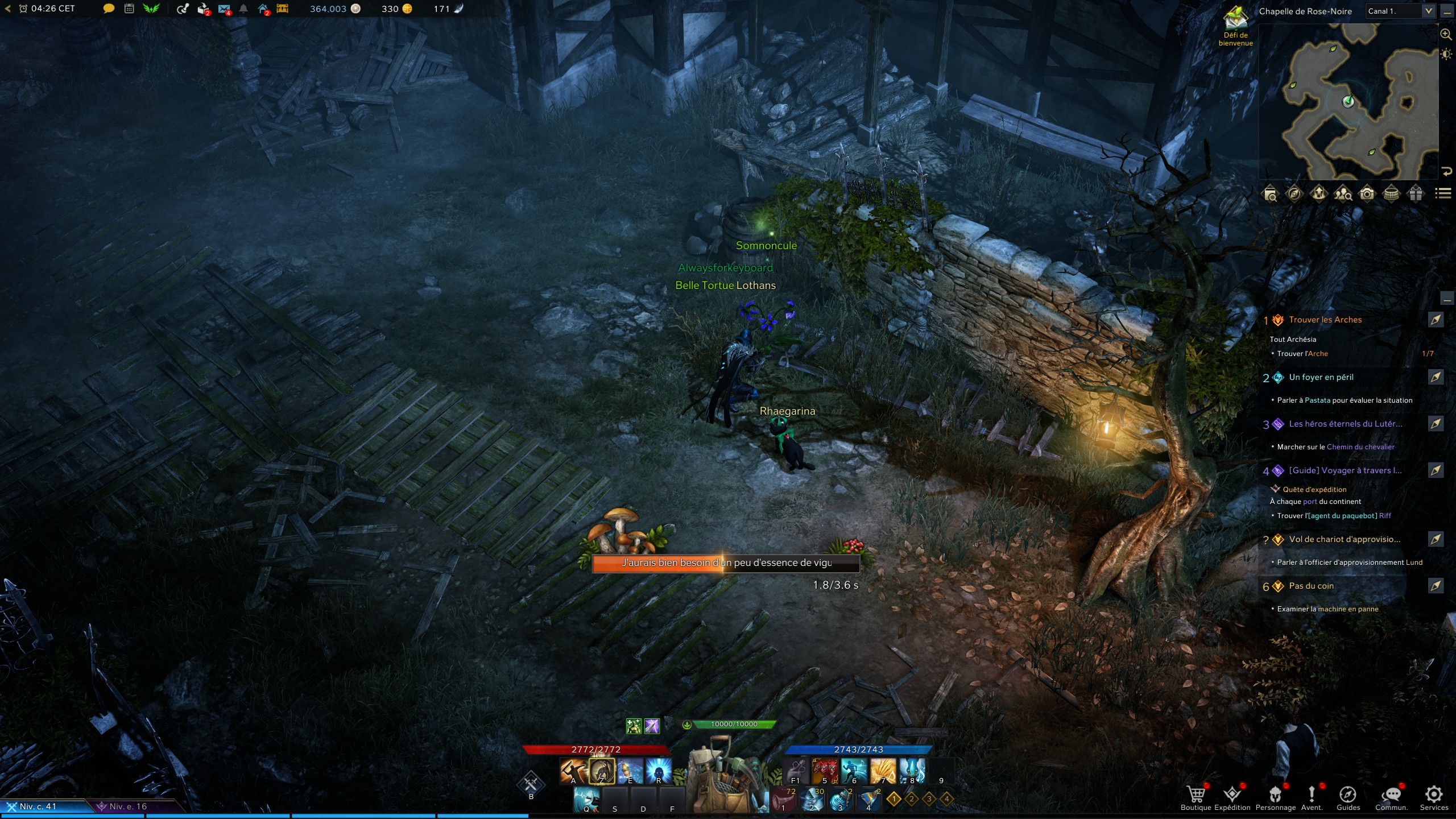1456x819 pixels.
Task: Zoom in the minimap with magnifier button
Action: point(1445,35)
